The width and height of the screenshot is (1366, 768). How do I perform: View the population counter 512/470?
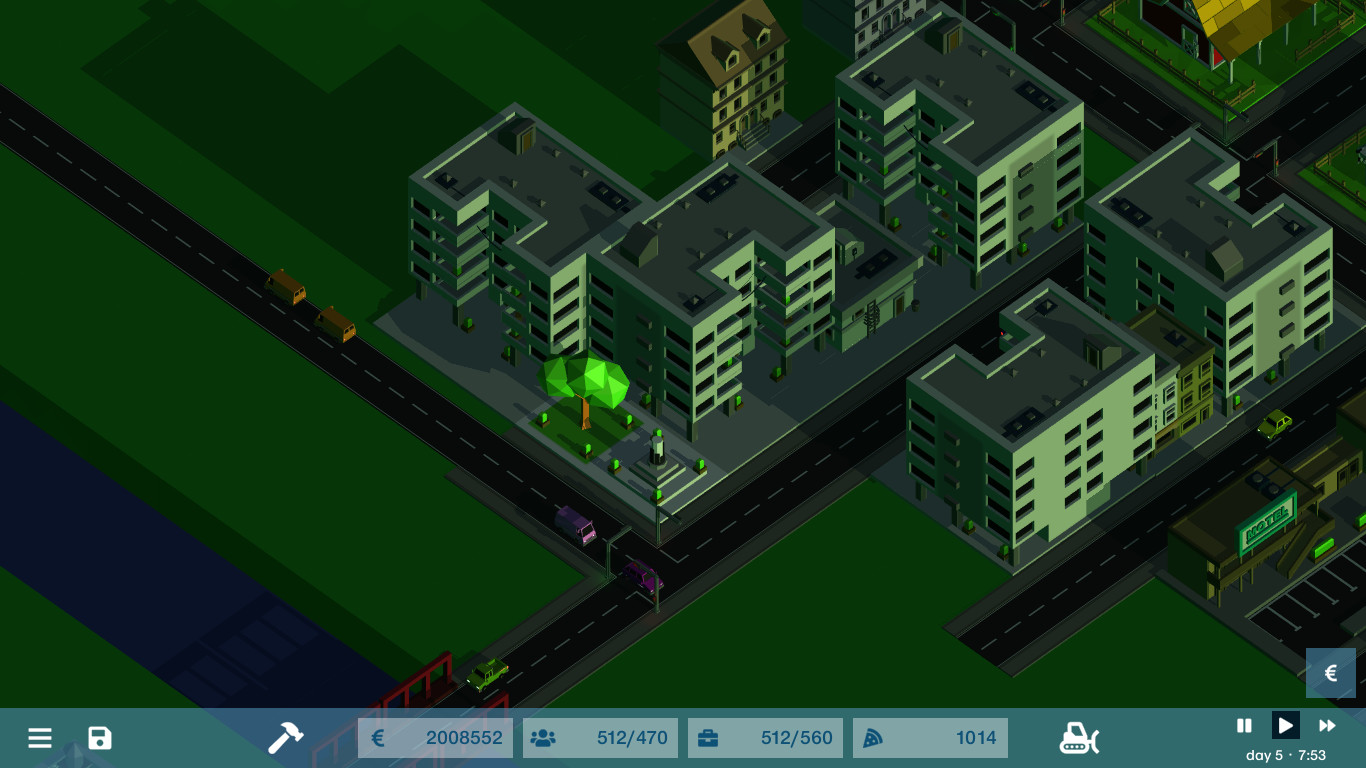(632, 738)
